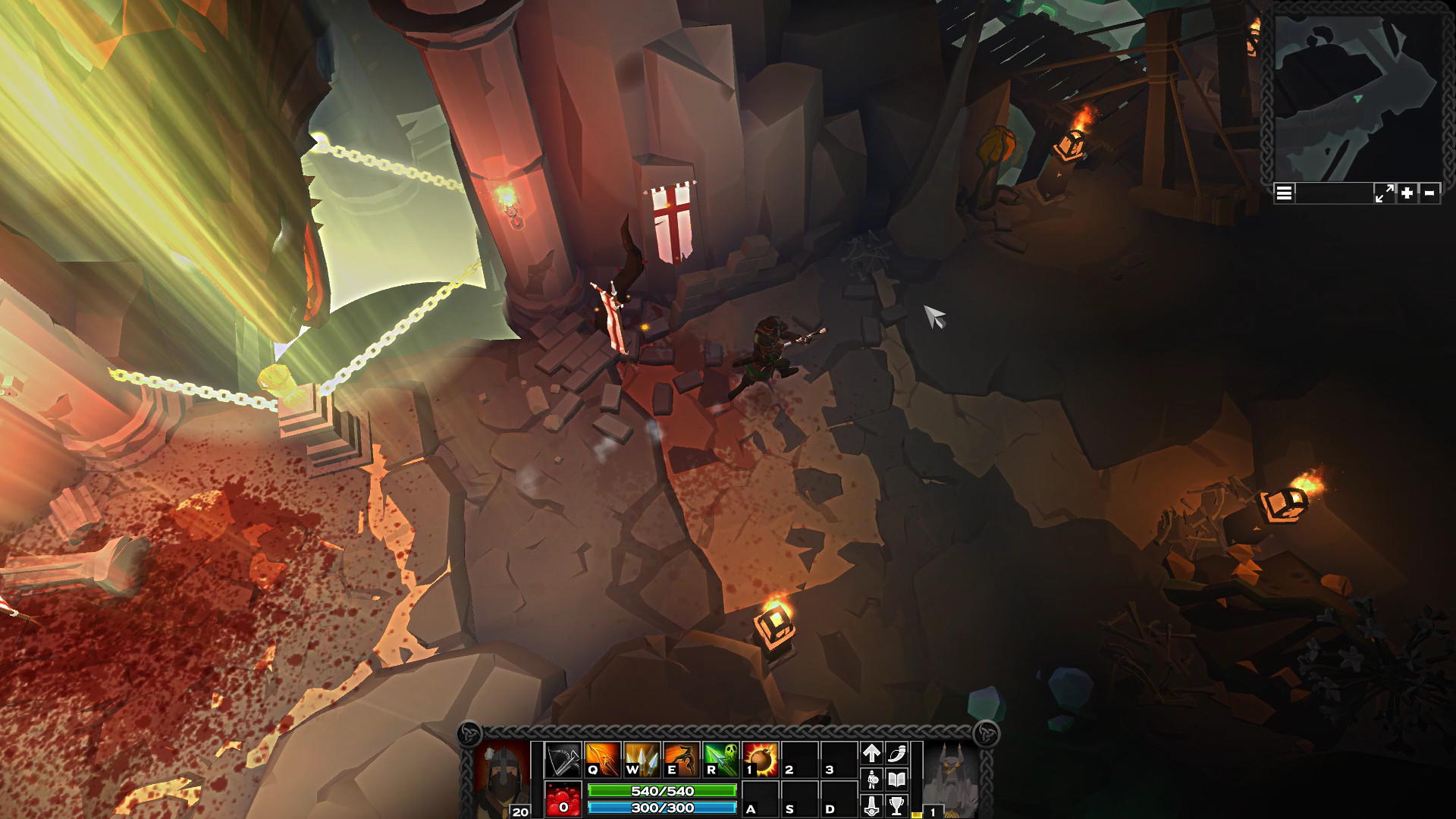Zoom out the minimap
Image resolution: width=1456 pixels, height=819 pixels.
(1429, 193)
